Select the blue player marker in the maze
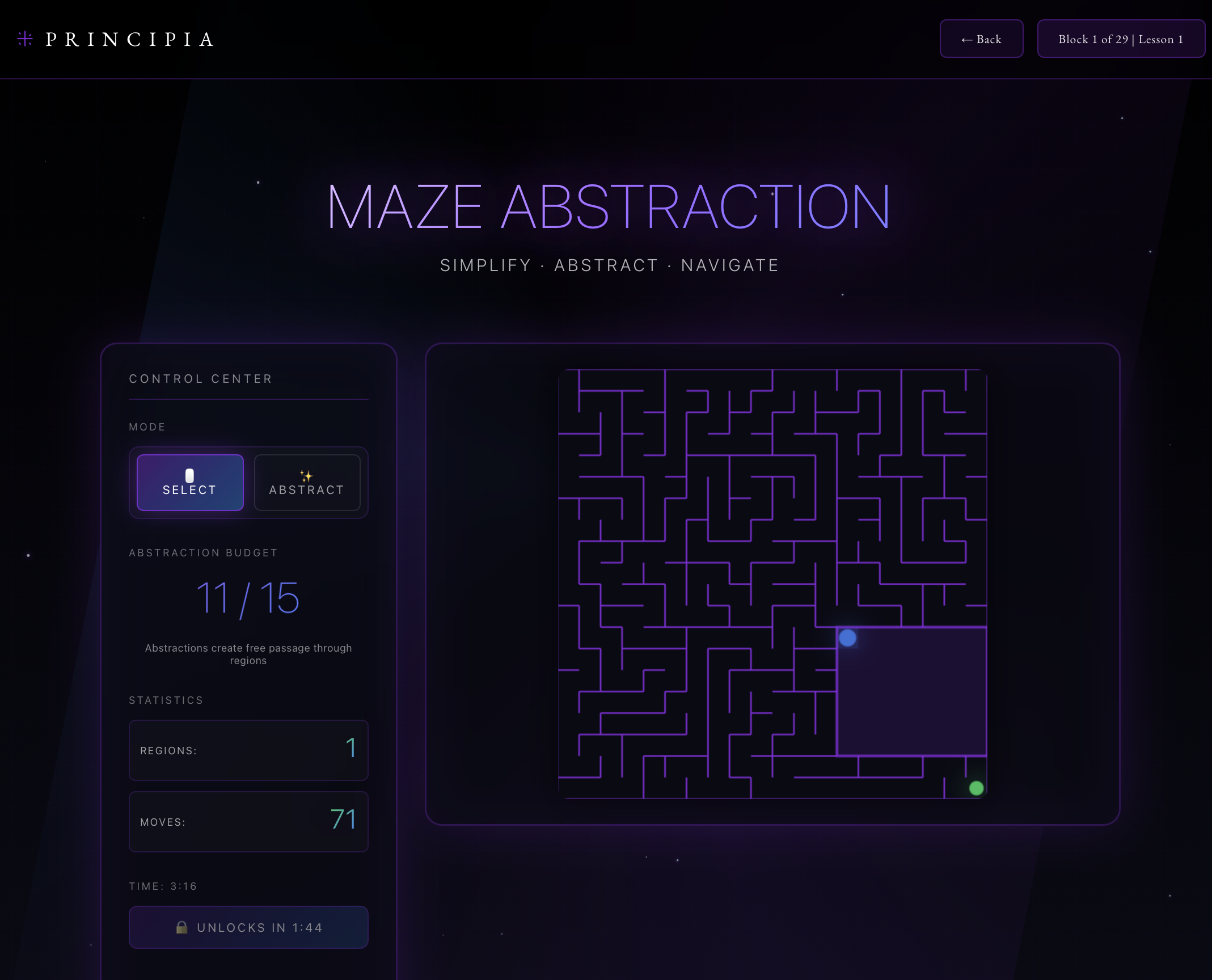1212x980 pixels. coord(847,639)
